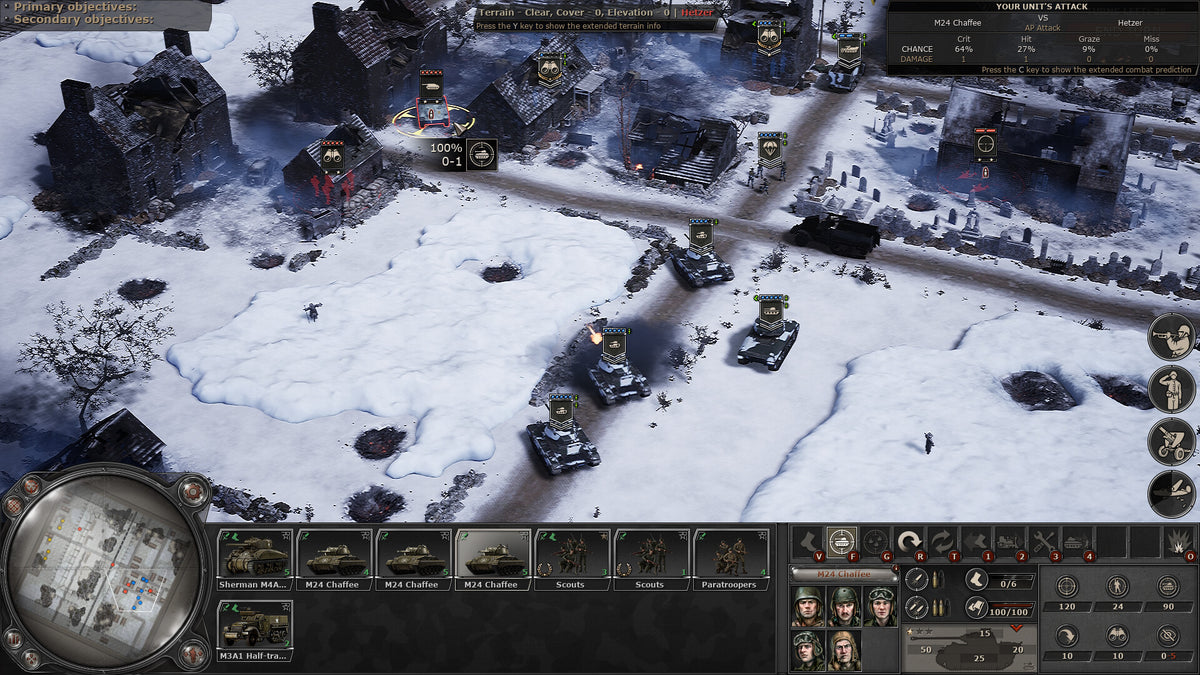This screenshot has width=1200, height=675.
Task: Request the airplane bombing support
Action: pyautogui.click(x=1172, y=493)
